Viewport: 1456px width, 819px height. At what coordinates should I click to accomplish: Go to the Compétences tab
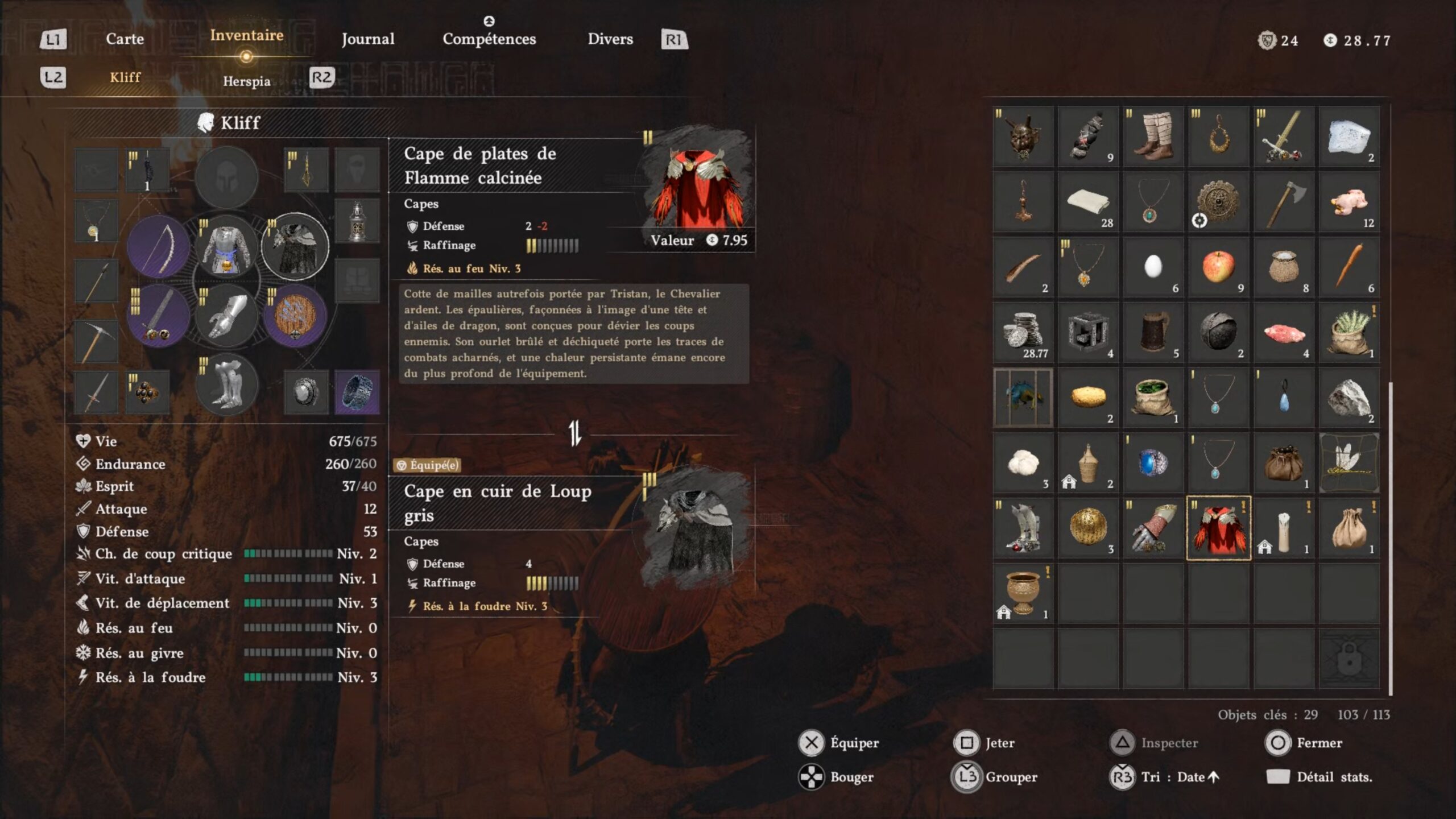(x=489, y=39)
